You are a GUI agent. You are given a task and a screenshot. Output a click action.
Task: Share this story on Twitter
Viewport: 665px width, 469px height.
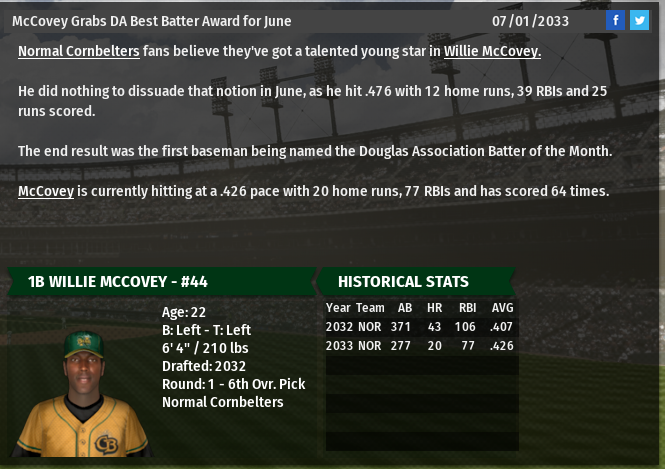tap(639, 20)
